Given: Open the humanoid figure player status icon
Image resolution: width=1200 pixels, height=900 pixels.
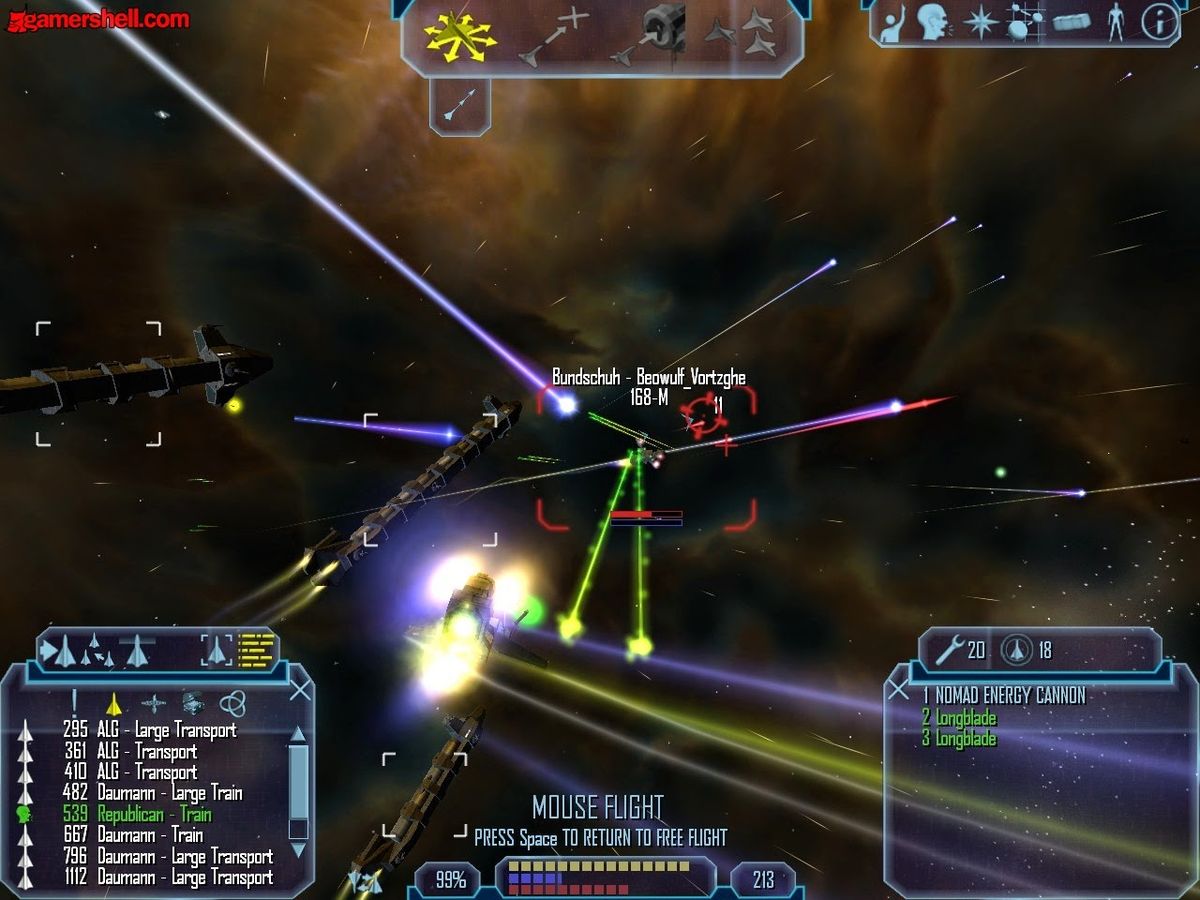Looking at the screenshot, I should click(1115, 23).
